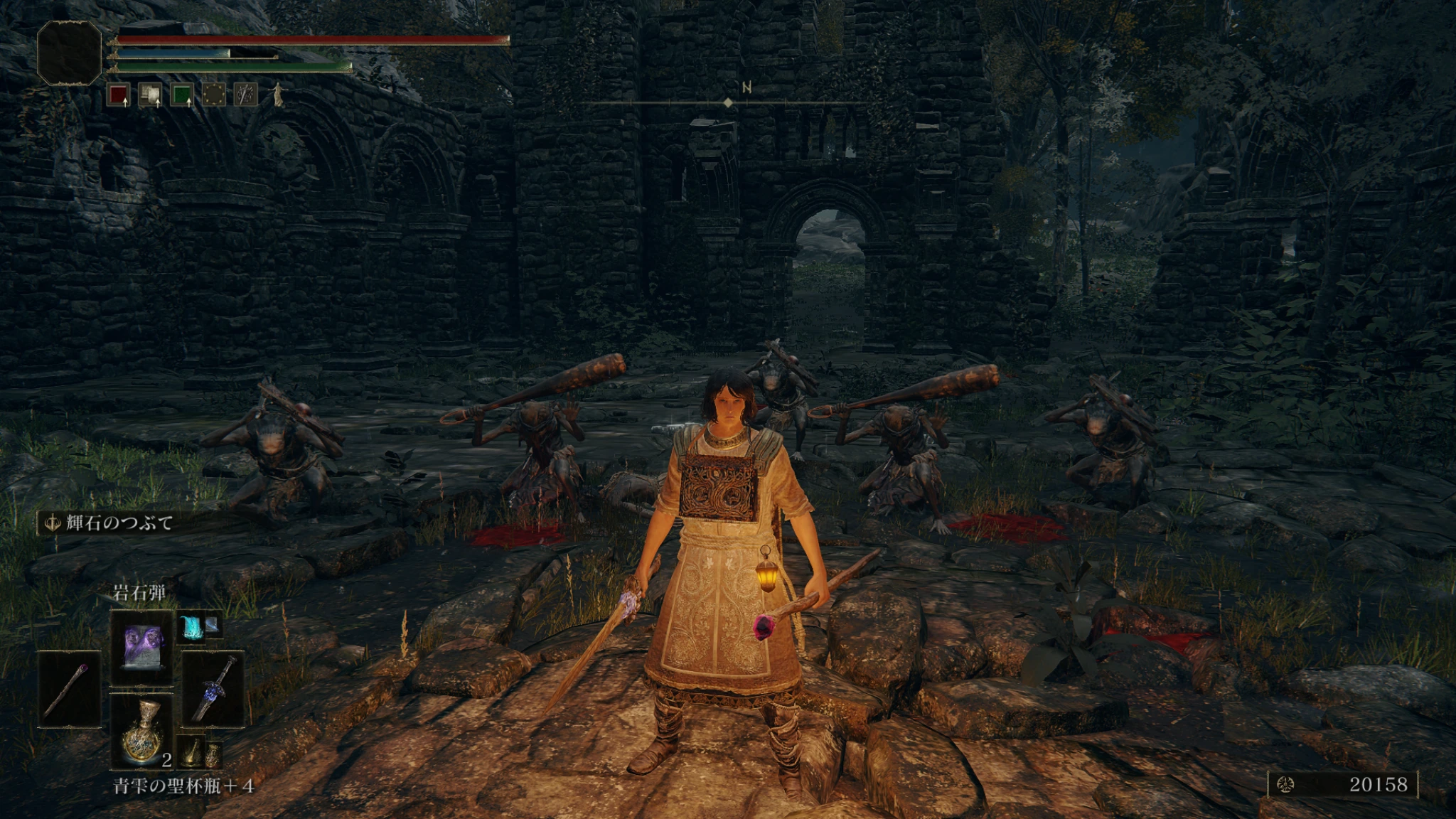Click the pale statue figure status icon
Viewport: 1456px width, 819px height.
tap(278, 95)
